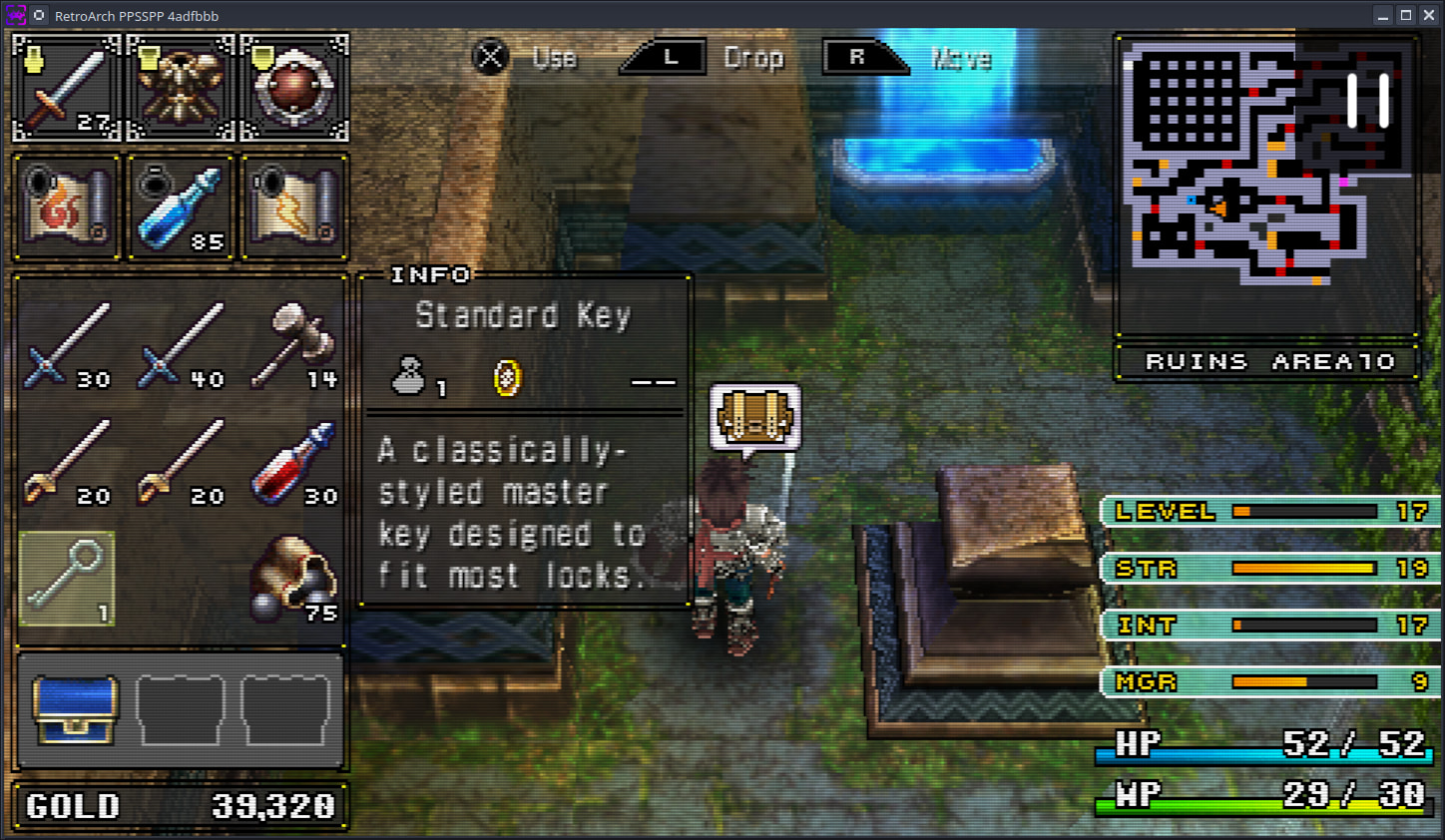Choose the fire scroll quick slot
The image size is (1445, 840).
[x=67, y=208]
